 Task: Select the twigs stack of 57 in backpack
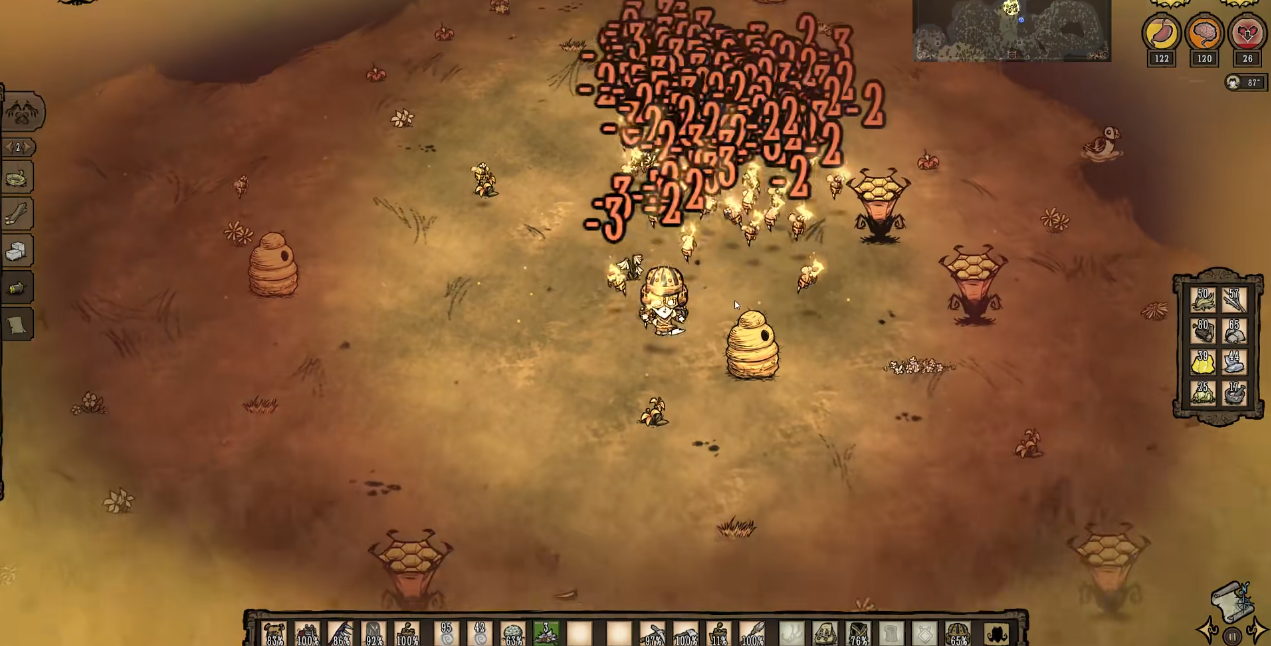[1234, 298]
